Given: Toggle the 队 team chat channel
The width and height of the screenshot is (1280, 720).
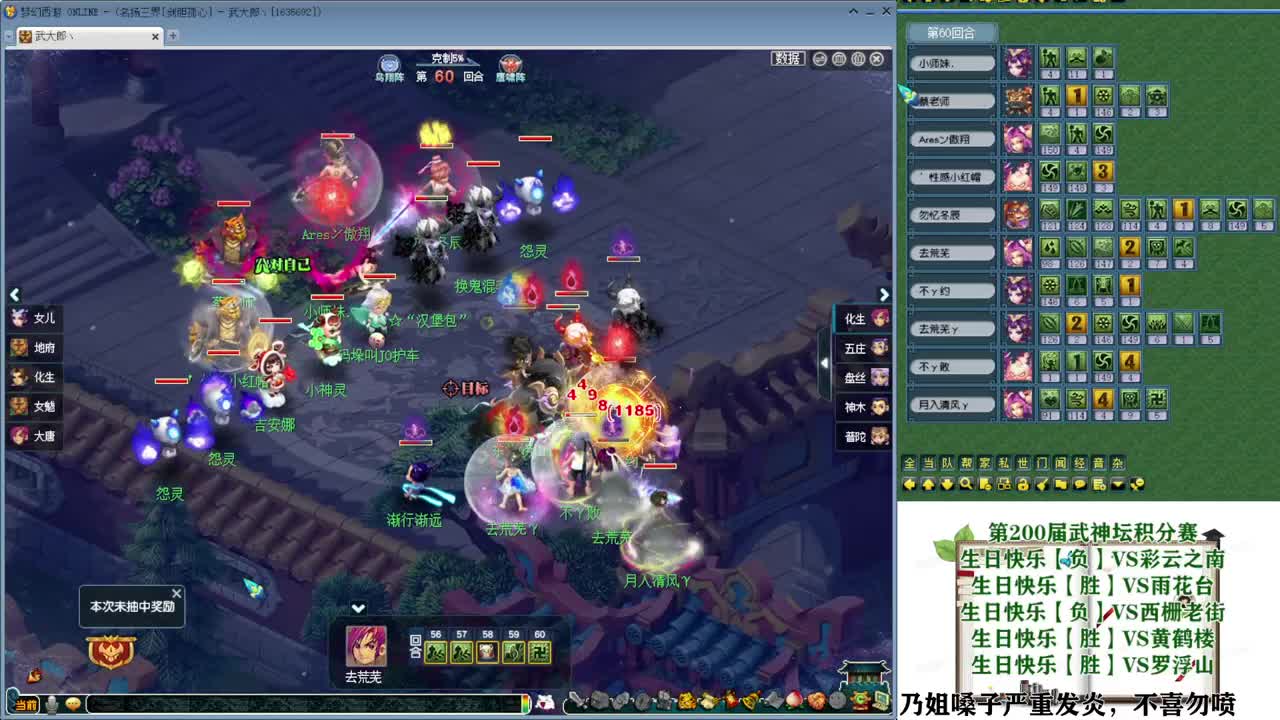Looking at the screenshot, I should [945, 463].
